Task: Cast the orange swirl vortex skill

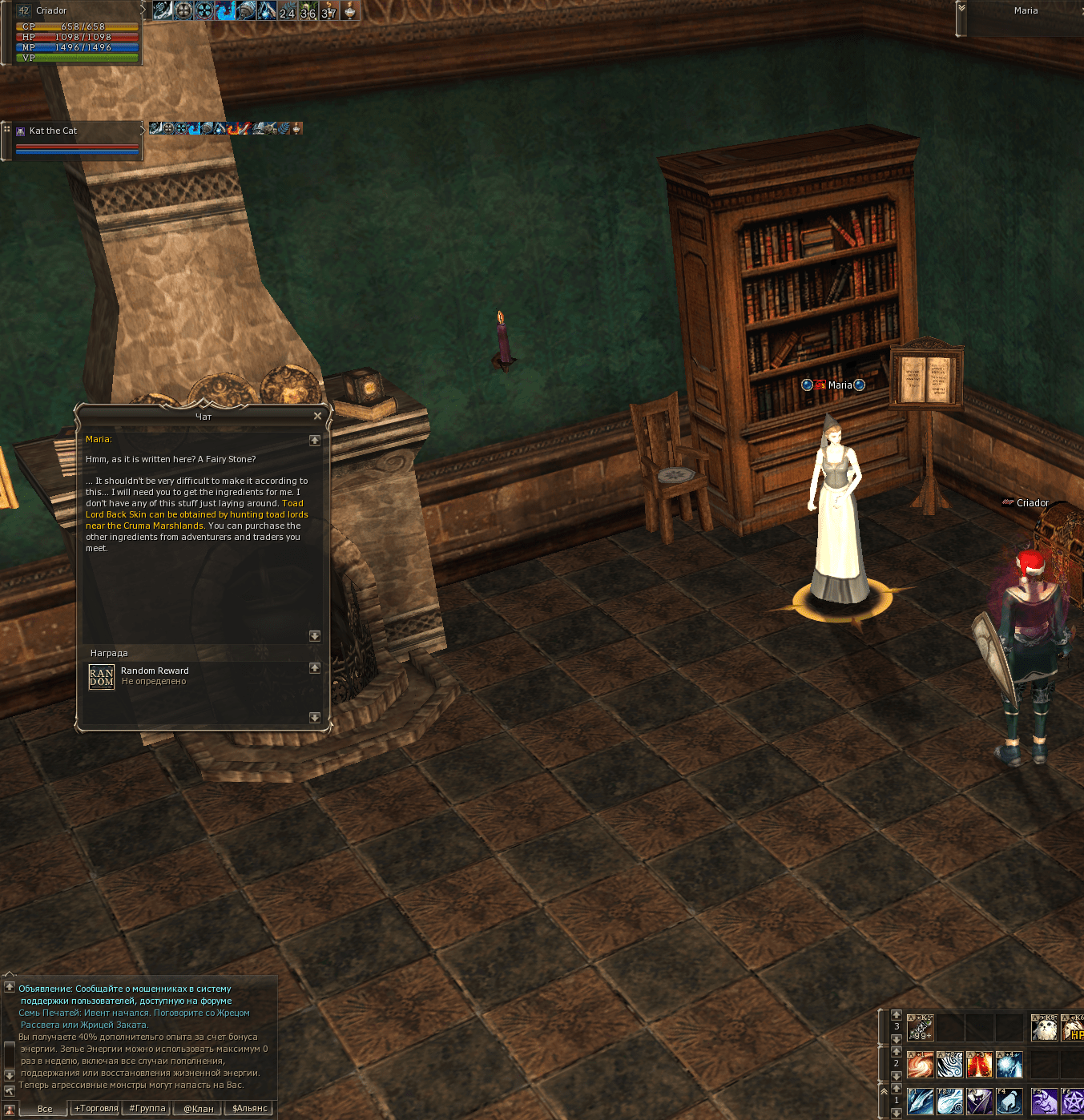Action: (921, 1065)
